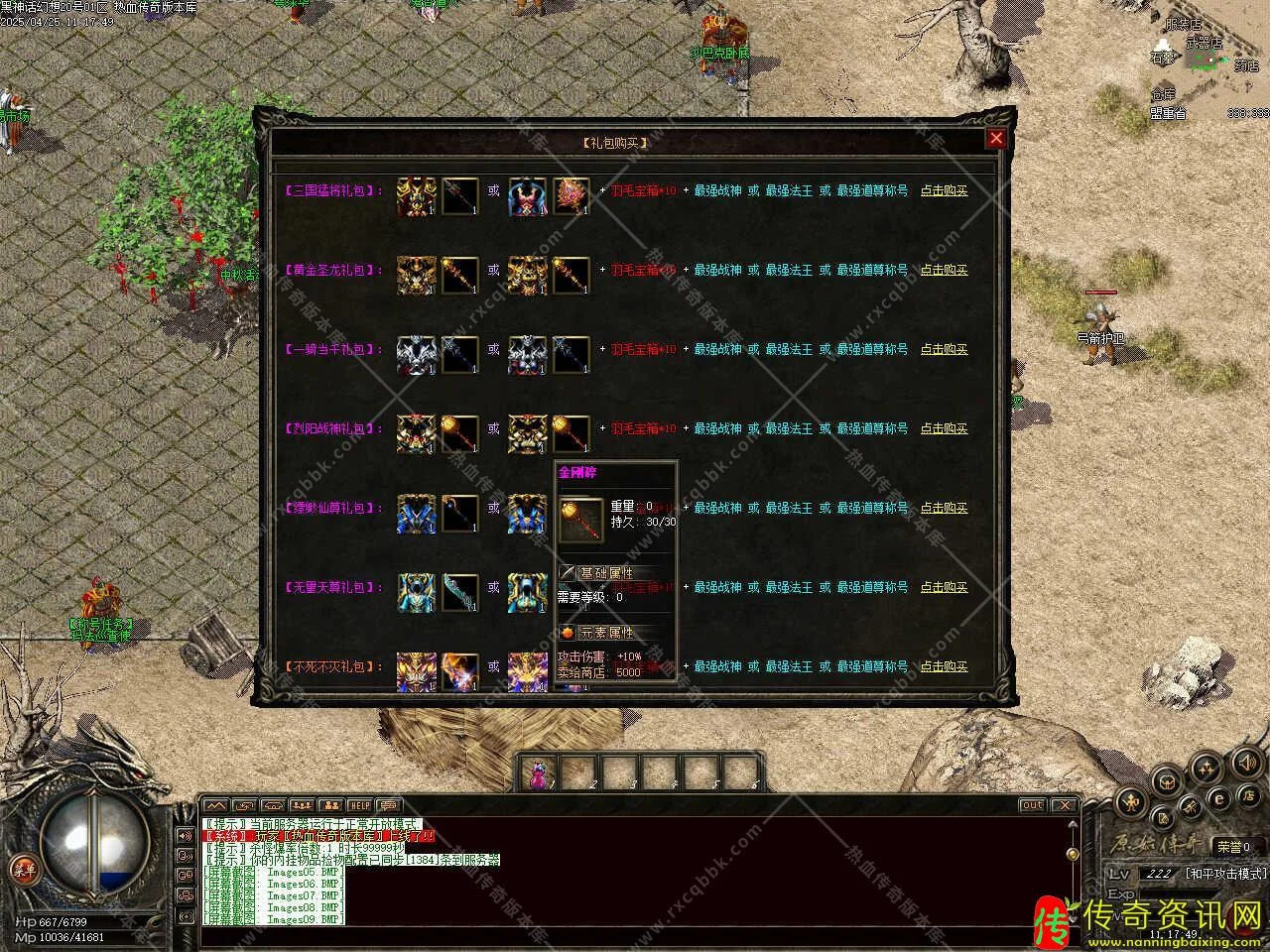Close the 礼包购买 gift pack window

pos(996,139)
